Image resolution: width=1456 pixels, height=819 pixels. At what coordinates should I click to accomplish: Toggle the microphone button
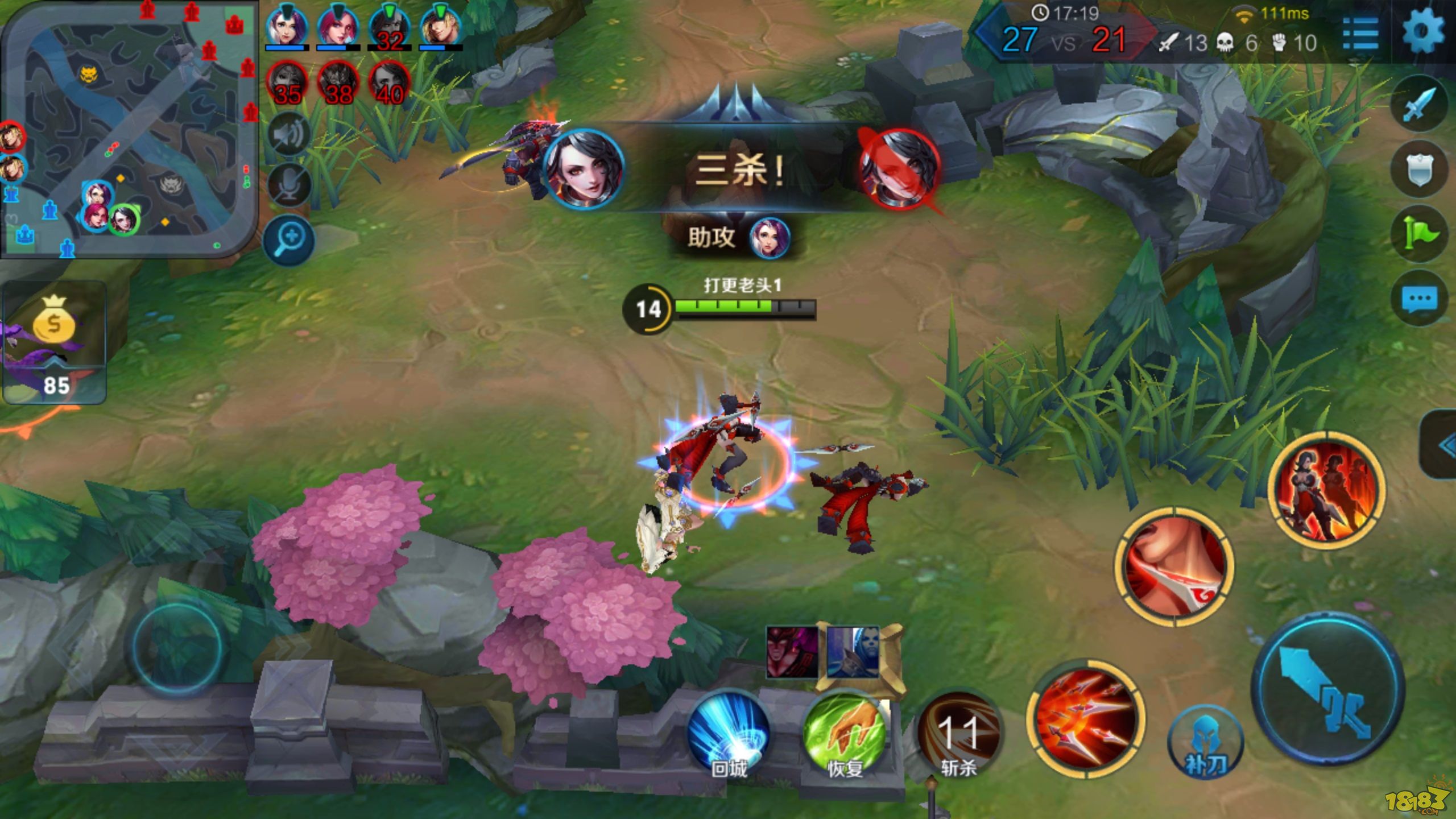click(289, 185)
